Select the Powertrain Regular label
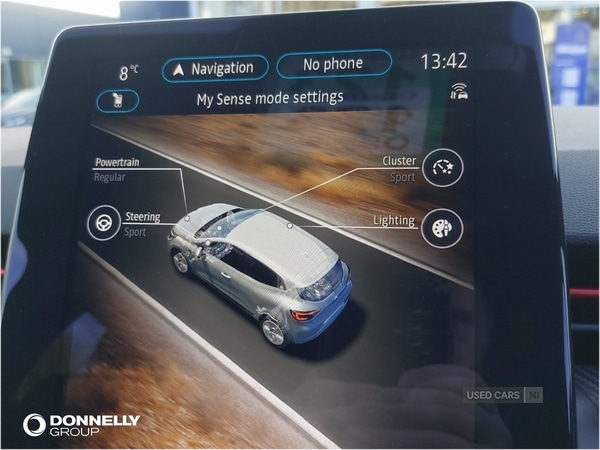Screen dimensions: 600x450 [x=118, y=169]
